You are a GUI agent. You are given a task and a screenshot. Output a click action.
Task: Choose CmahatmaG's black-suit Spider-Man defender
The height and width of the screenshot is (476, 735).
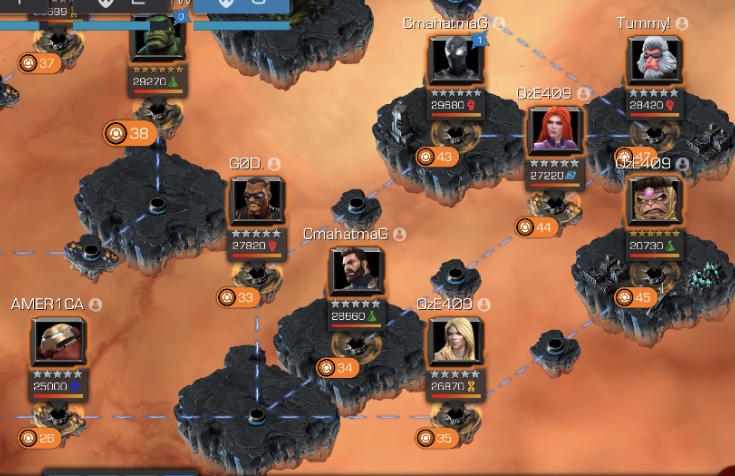click(457, 63)
